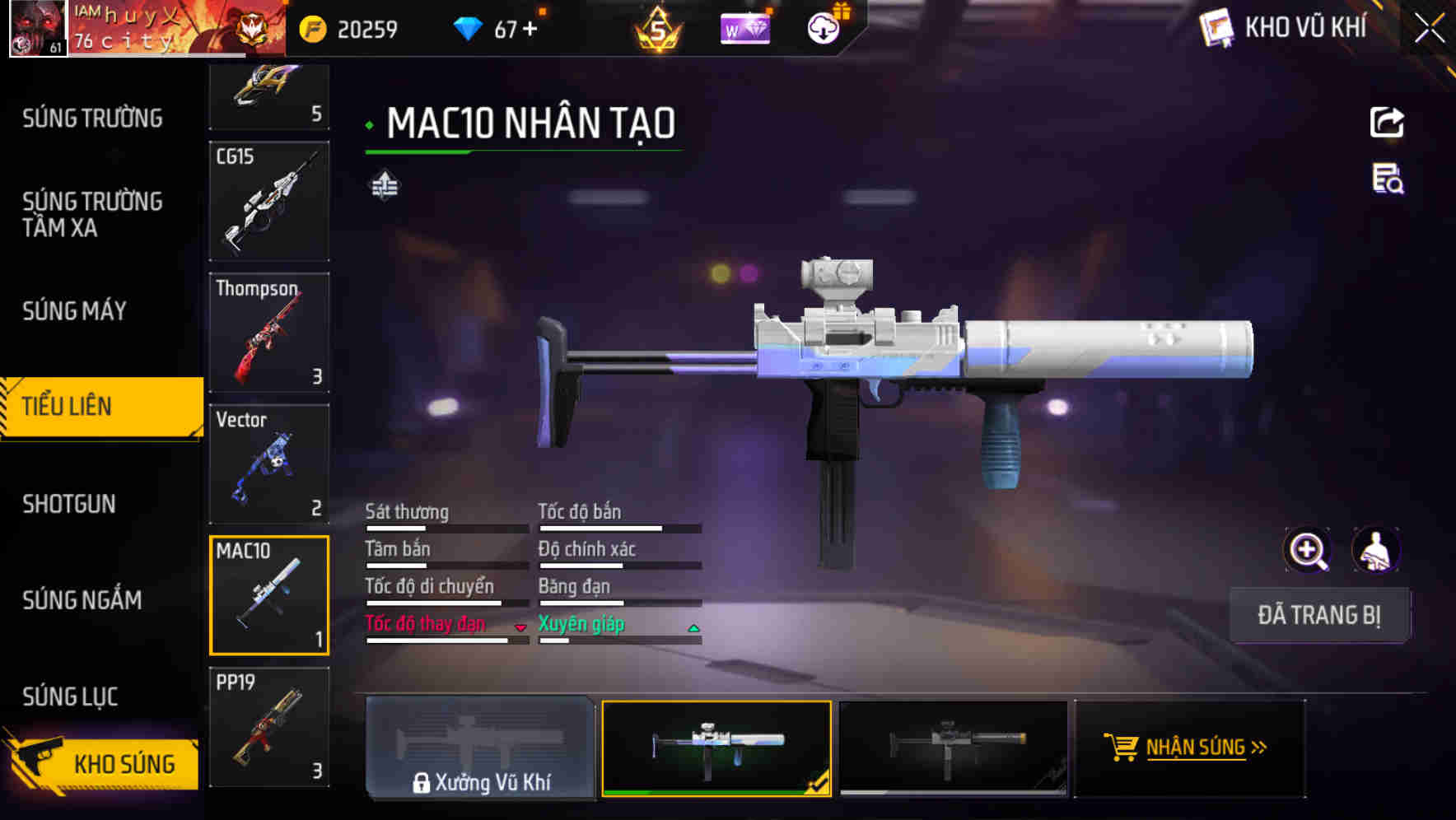Image resolution: width=1456 pixels, height=820 pixels.
Task: Close the weapon armory screen
Action: click(1430, 29)
